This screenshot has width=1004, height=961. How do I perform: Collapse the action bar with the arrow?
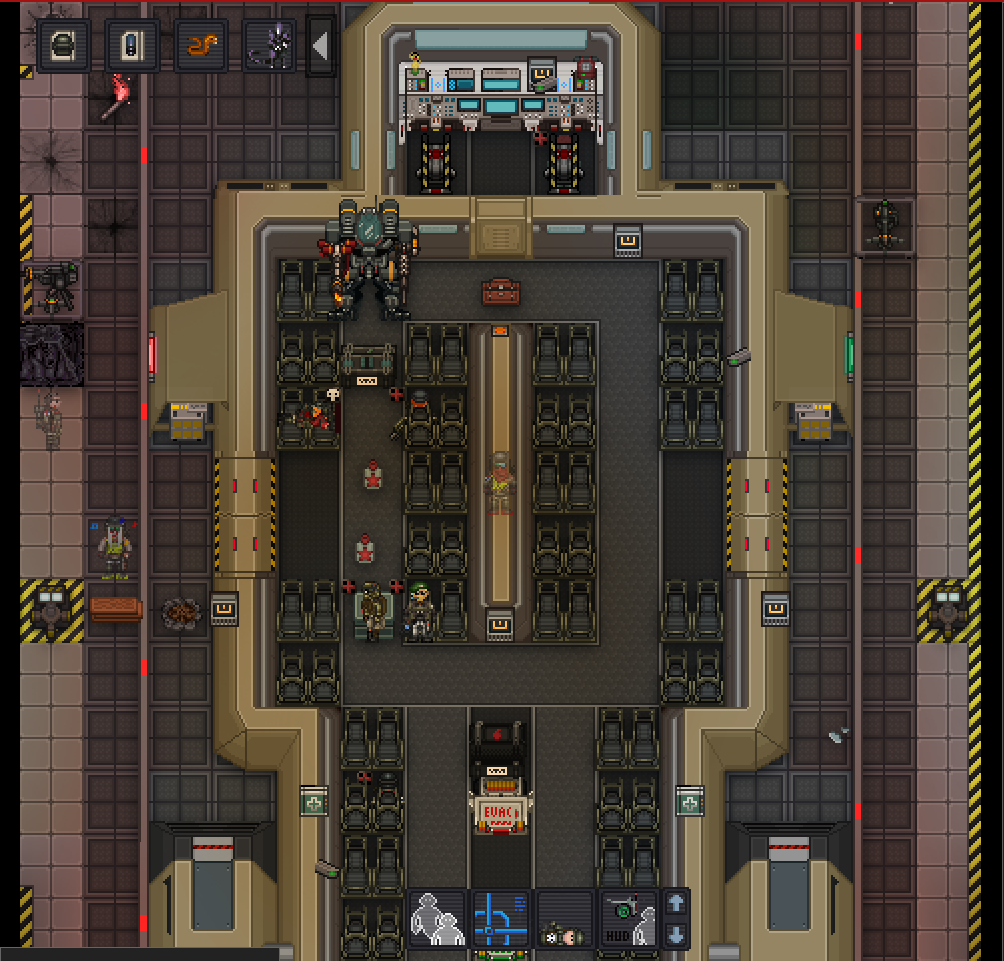320,46
